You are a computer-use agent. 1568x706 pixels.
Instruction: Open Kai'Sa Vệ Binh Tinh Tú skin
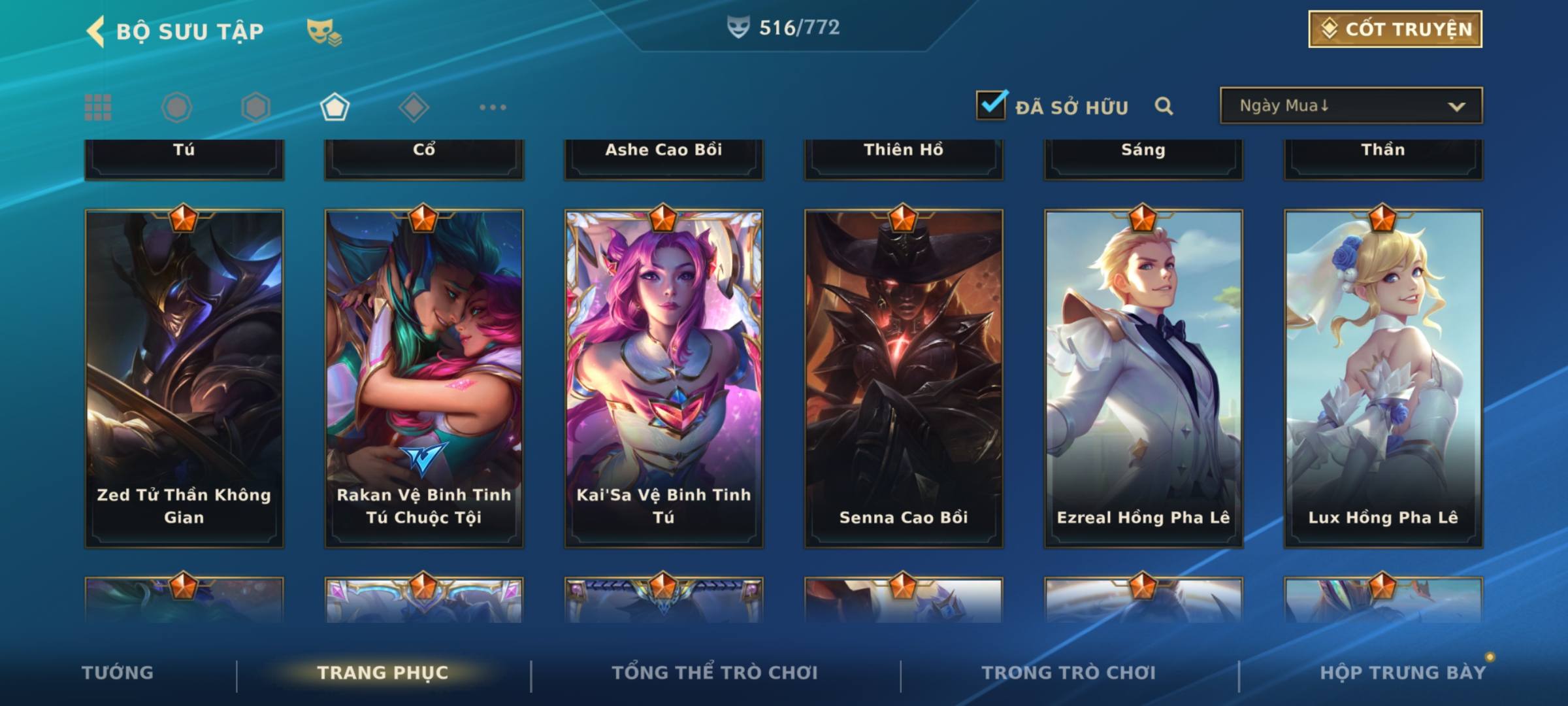point(664,378)
